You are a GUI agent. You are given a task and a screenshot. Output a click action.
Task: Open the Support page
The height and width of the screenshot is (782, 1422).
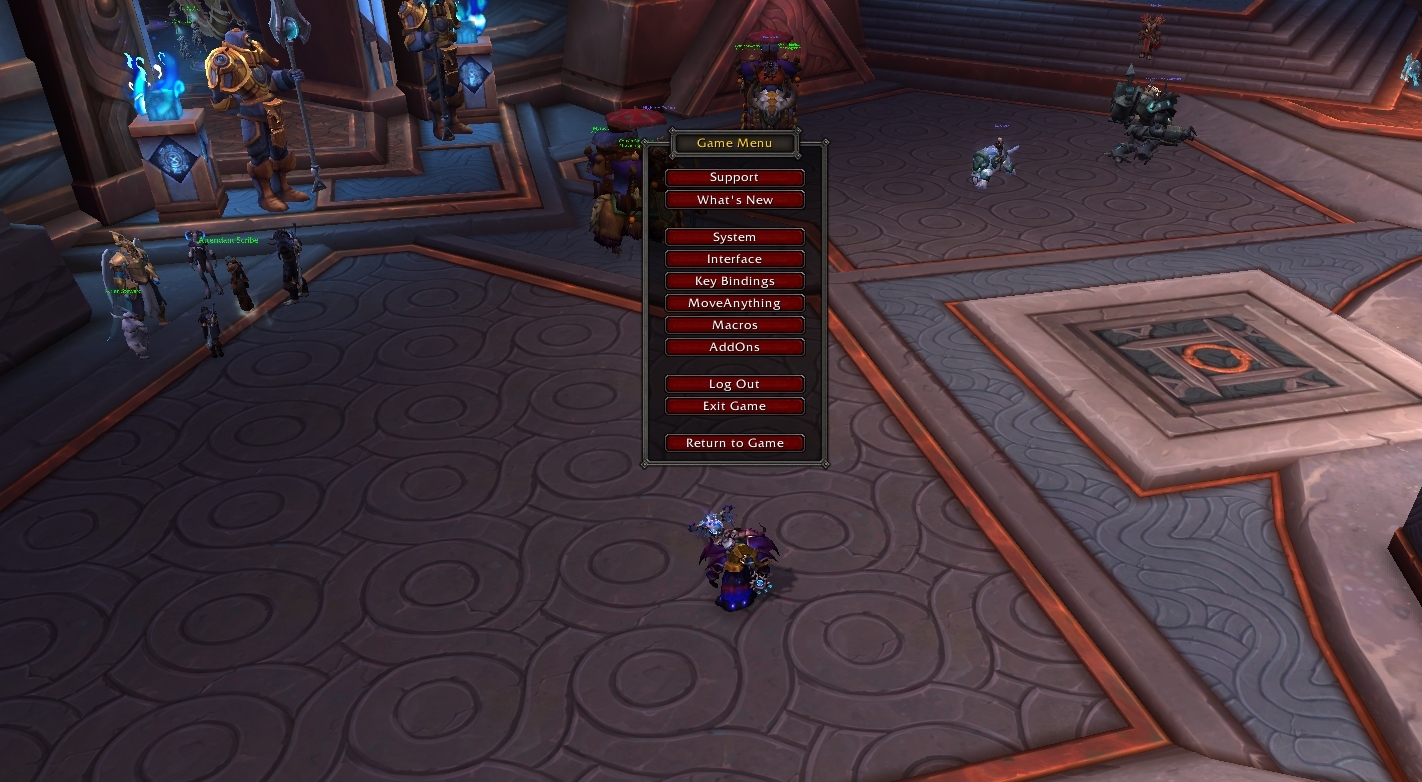pos(735,177)
